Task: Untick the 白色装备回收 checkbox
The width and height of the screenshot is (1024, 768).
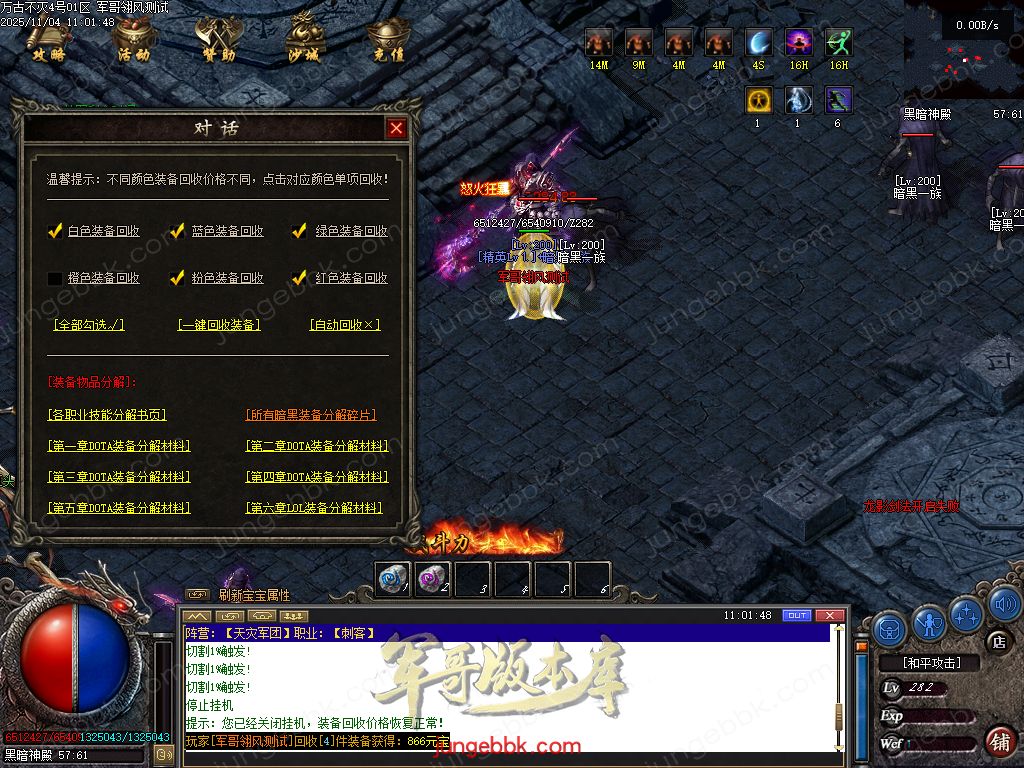Action: (x=56, y=231)
